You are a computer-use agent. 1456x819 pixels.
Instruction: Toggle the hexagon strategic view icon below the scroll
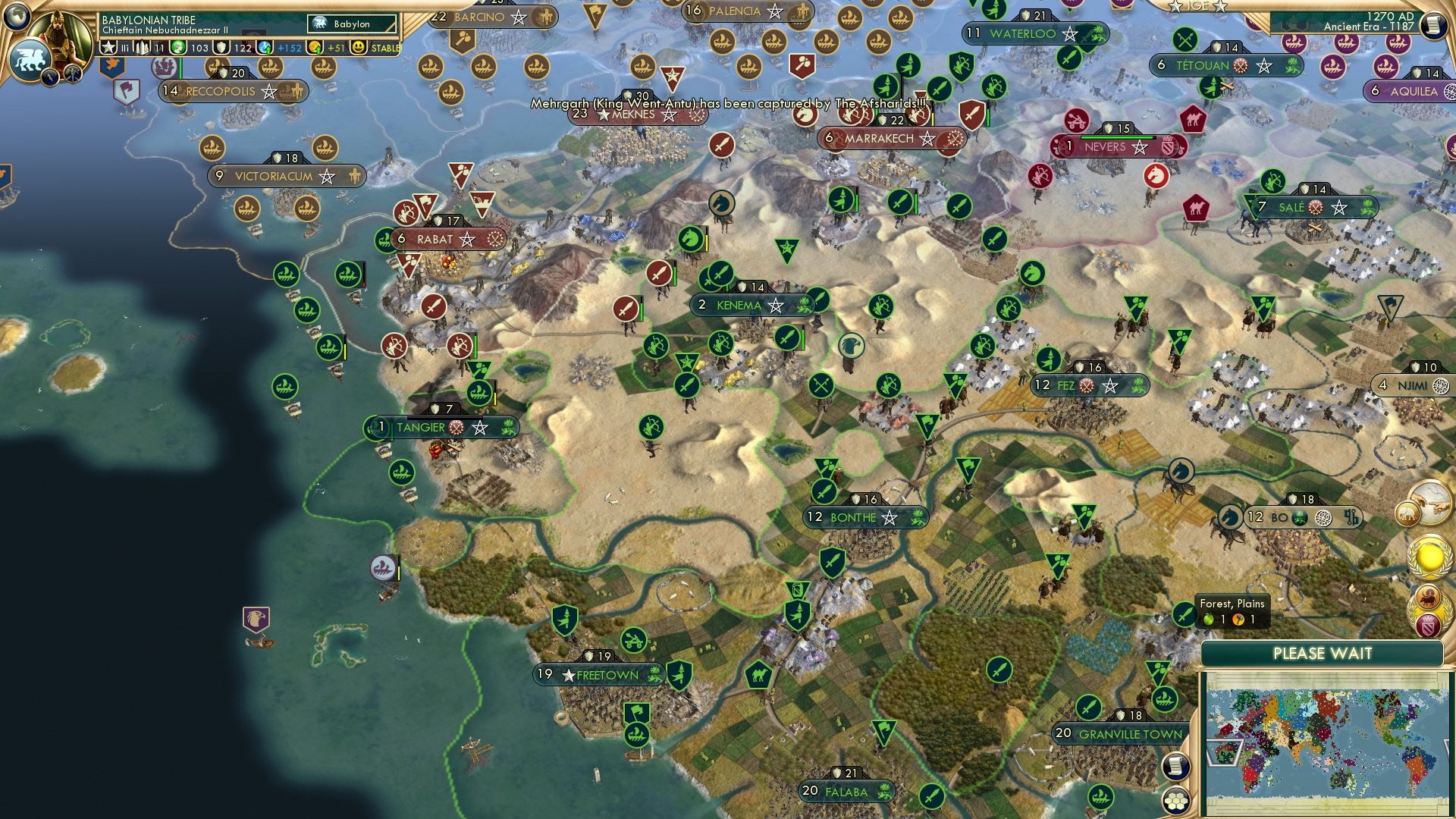pos(1175,801)
